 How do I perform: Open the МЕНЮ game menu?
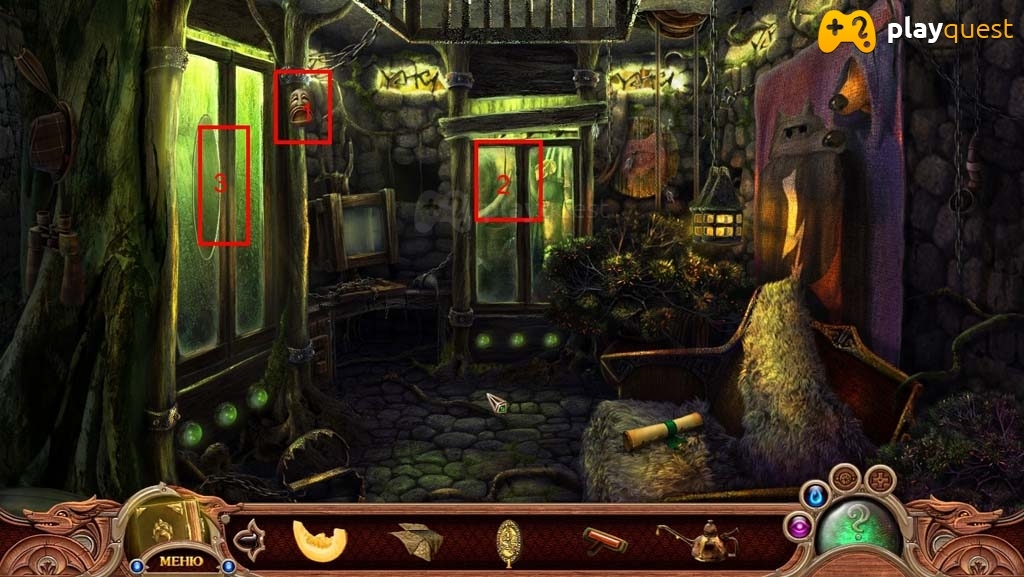(x=180, y=560)
